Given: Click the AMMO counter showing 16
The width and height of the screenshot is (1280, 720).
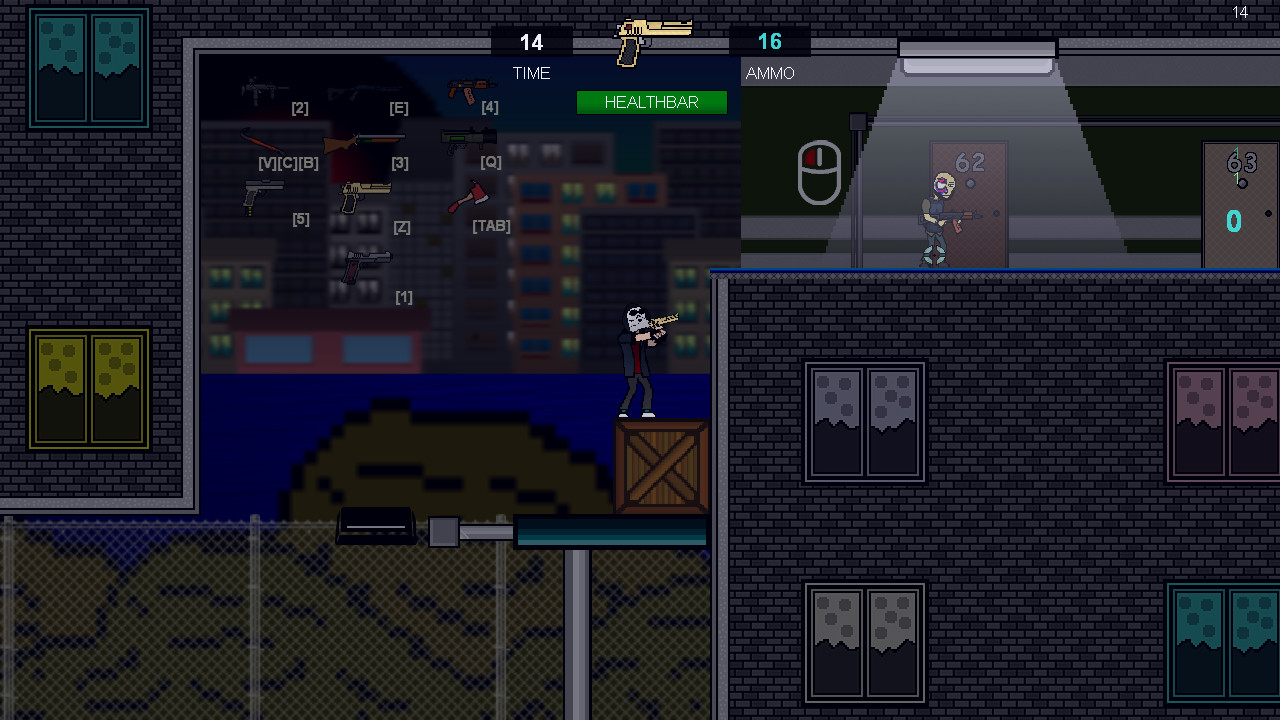Looking at the screenshot, I should point(769,43).
